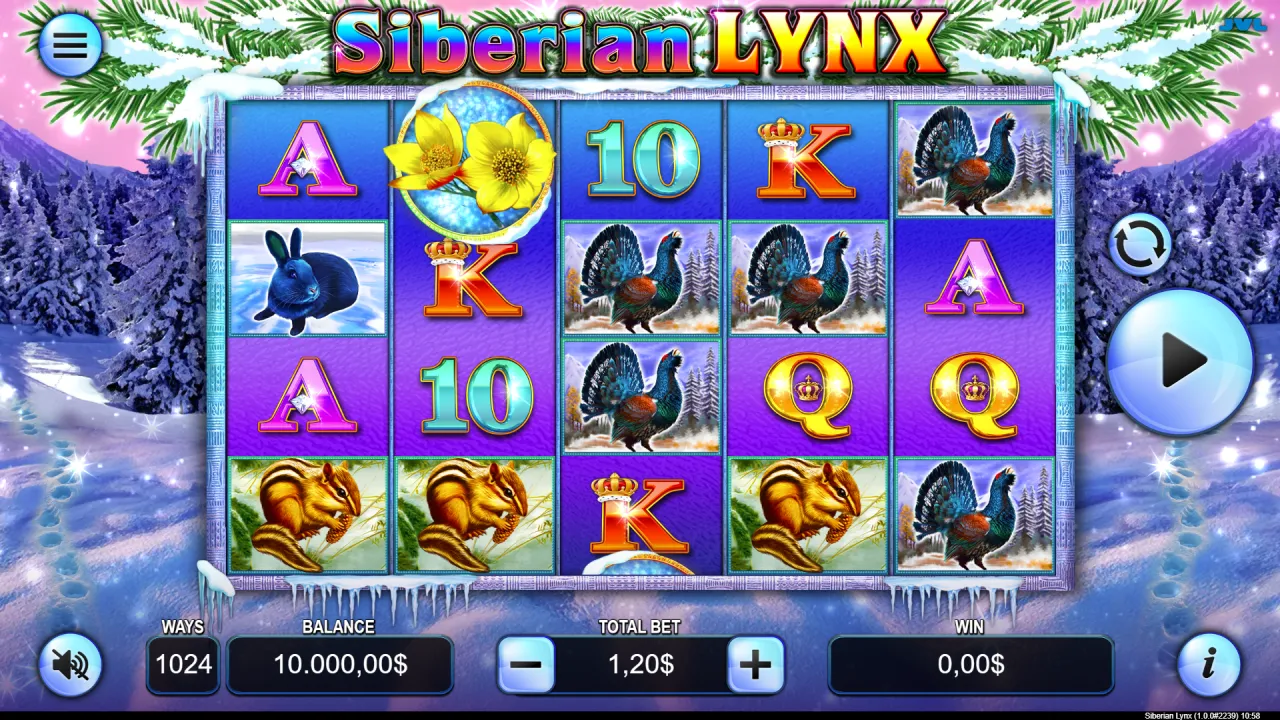Click the grouse bird symbol on reel five
Image resolution: width=1280 pixels, height=720 pixels.
pos(973,160)
